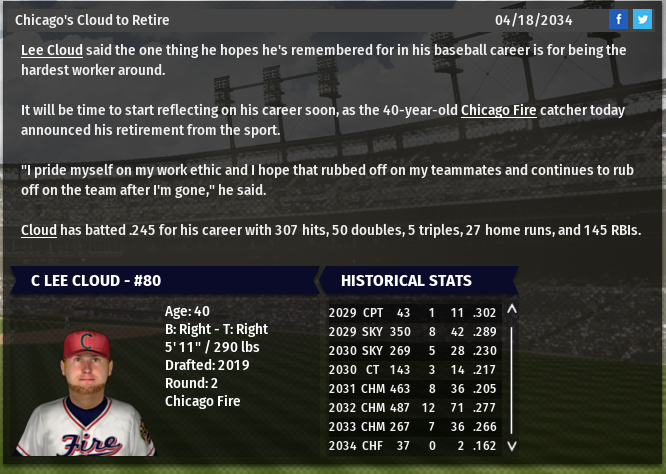Screen dimensions: 666x474
Task: Open the Lee Cloud link in the headline sentence
Action: 51,50
